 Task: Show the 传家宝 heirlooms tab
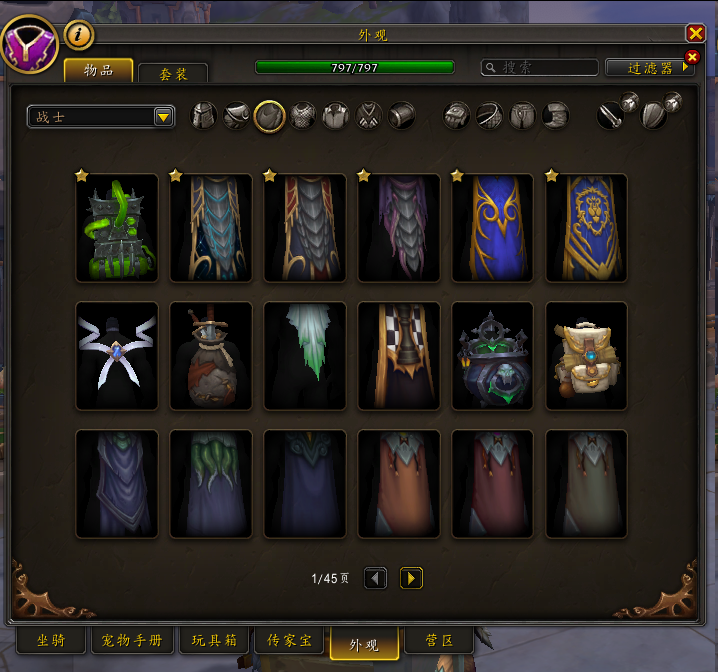coord(287,640)
